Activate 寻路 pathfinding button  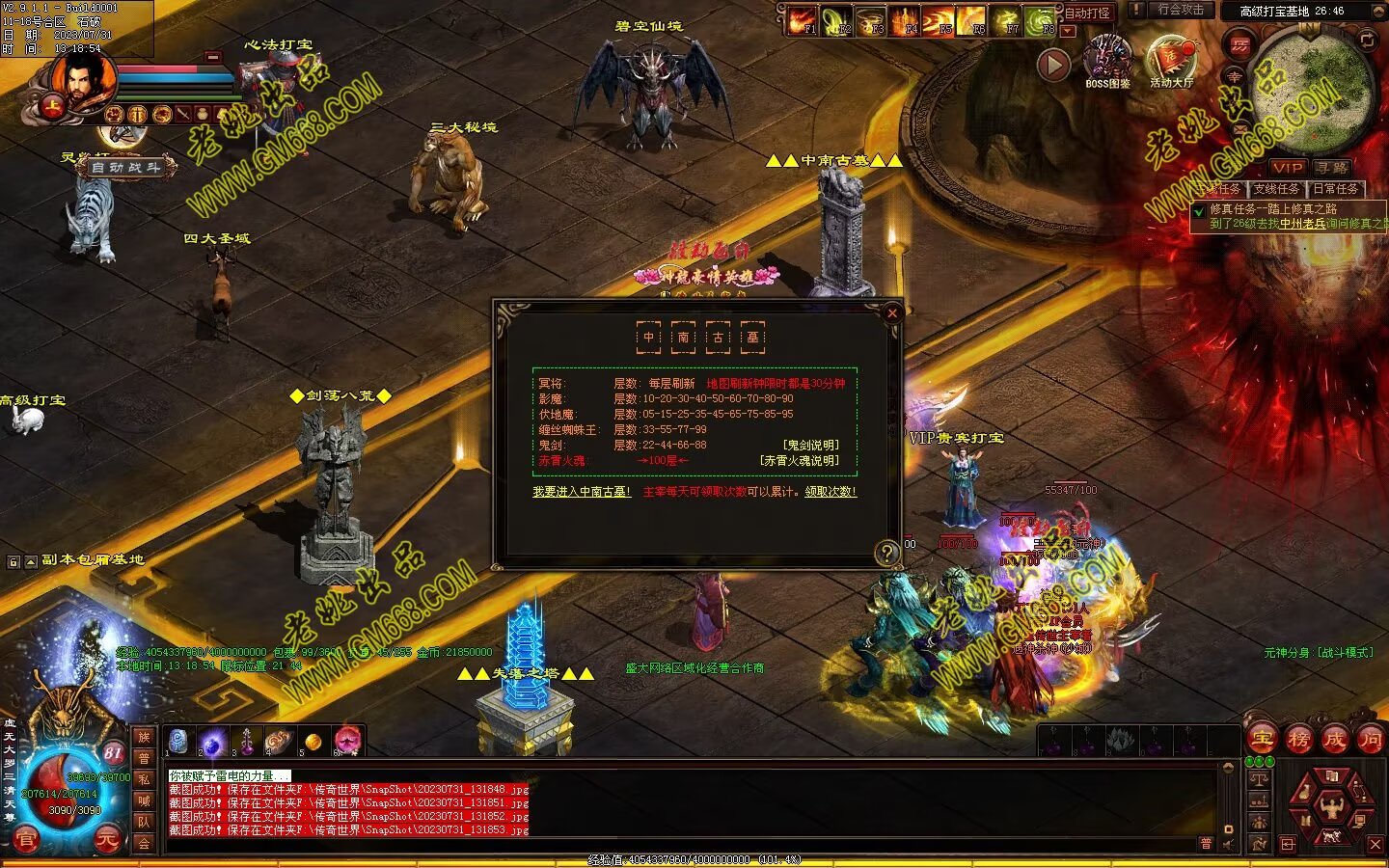click(x=1331, y=168)
